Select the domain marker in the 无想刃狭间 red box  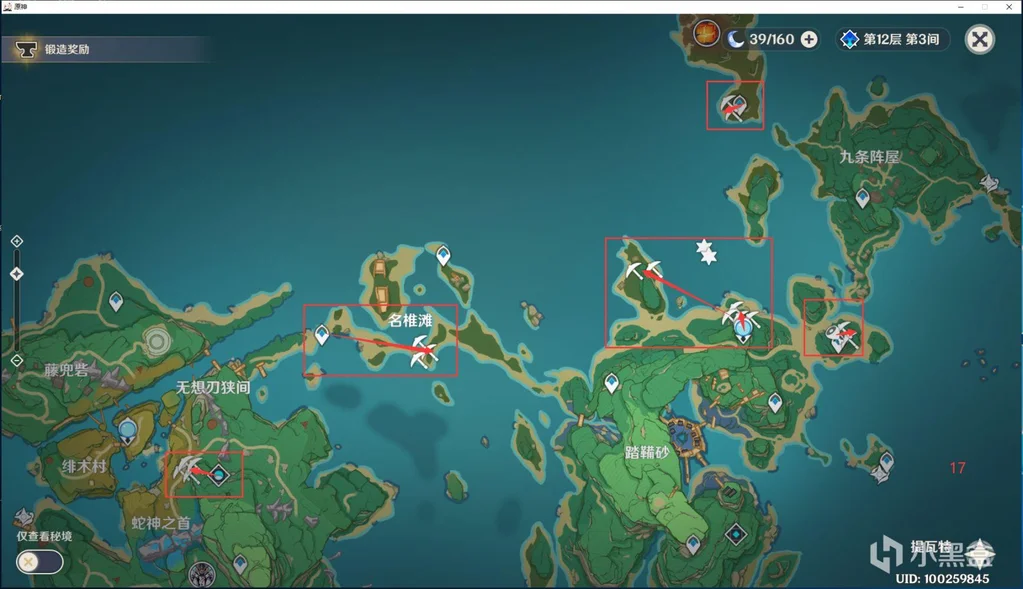point(218,474)
